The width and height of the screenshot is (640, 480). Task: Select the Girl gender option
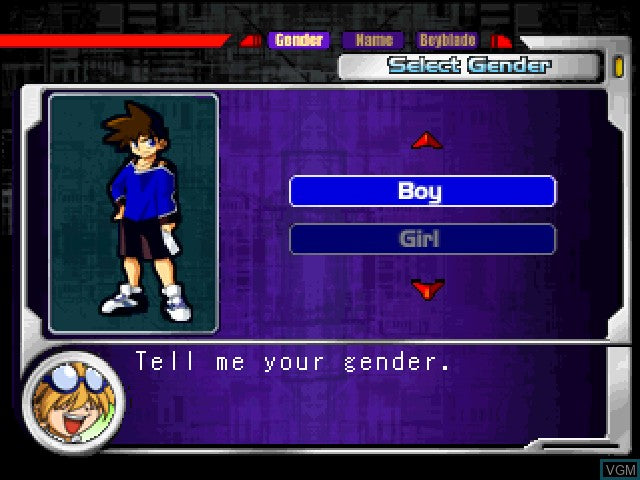[422, 239]
